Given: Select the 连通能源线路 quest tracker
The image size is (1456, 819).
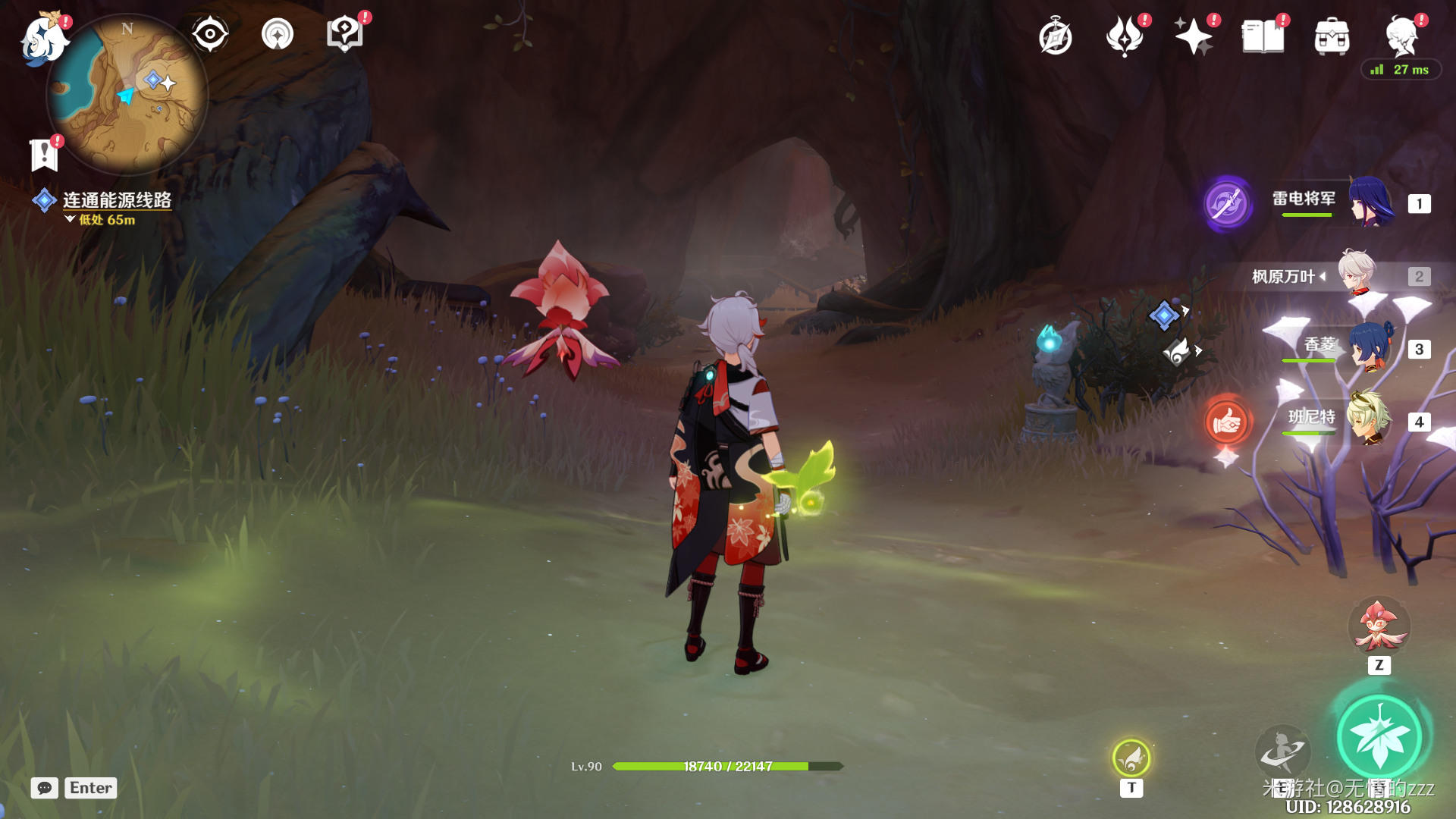Looking at the screenshot, I should 116,200.
